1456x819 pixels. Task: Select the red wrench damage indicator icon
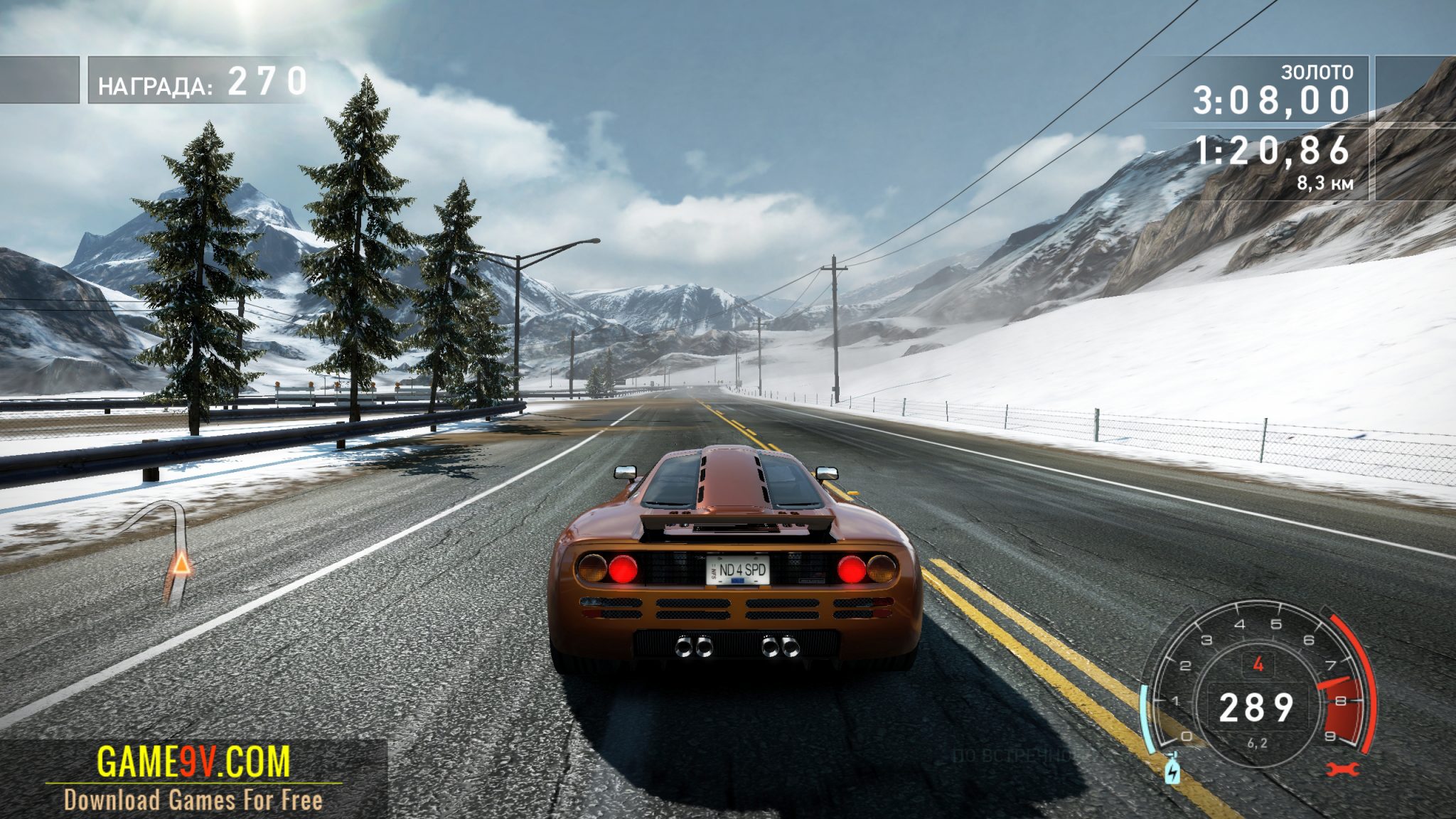[x=1342, y=770]
